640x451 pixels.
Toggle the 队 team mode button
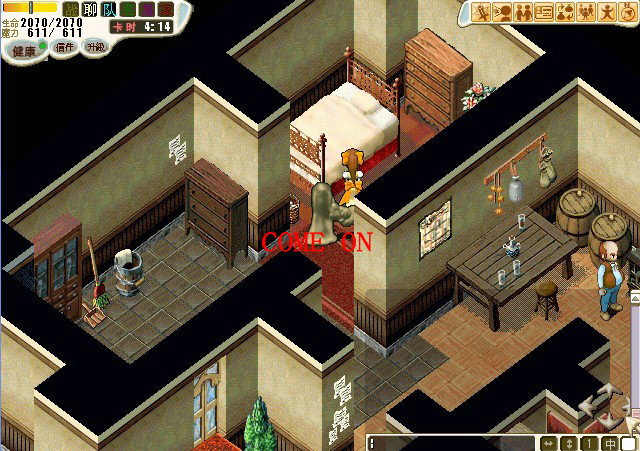(109, 9)
